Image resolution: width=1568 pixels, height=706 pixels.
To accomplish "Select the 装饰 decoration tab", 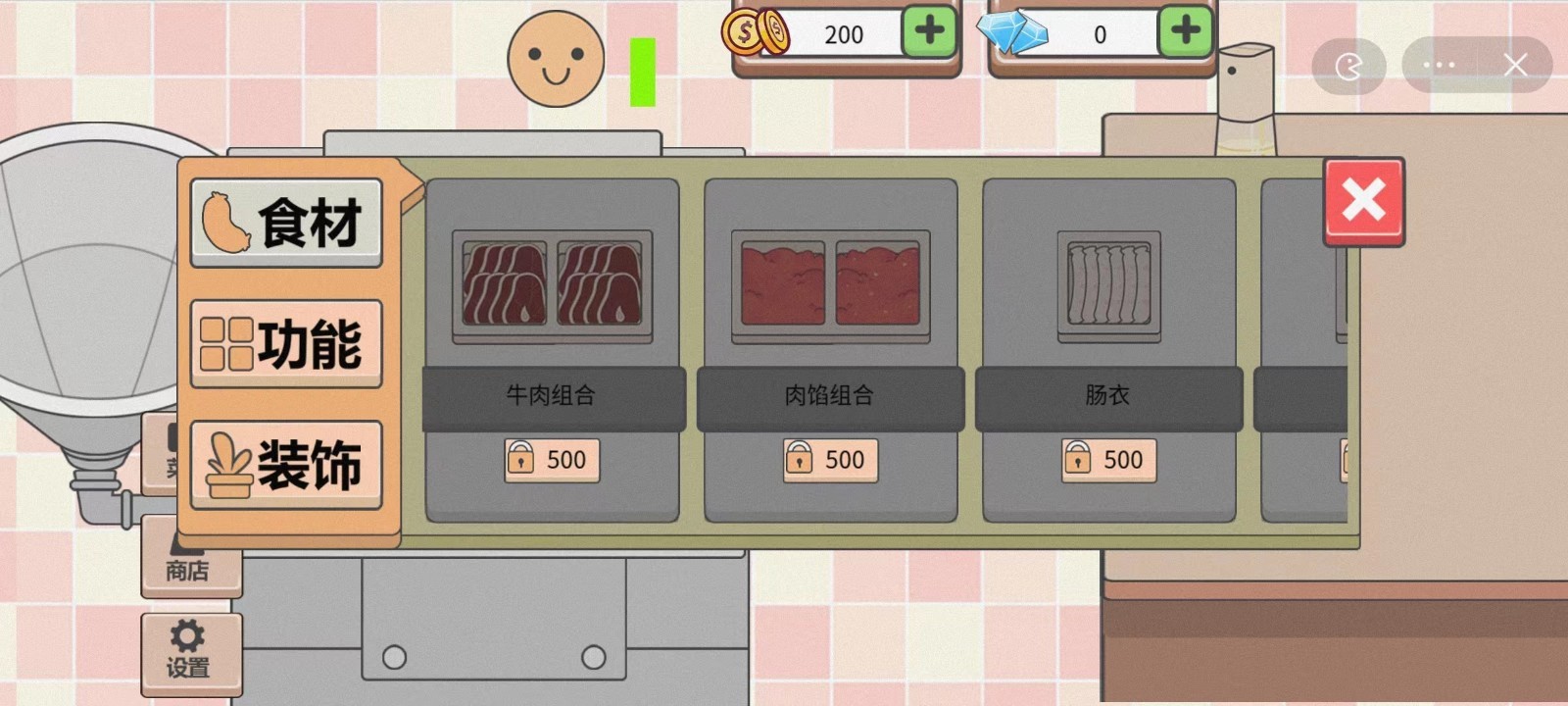I will point(285,464).
